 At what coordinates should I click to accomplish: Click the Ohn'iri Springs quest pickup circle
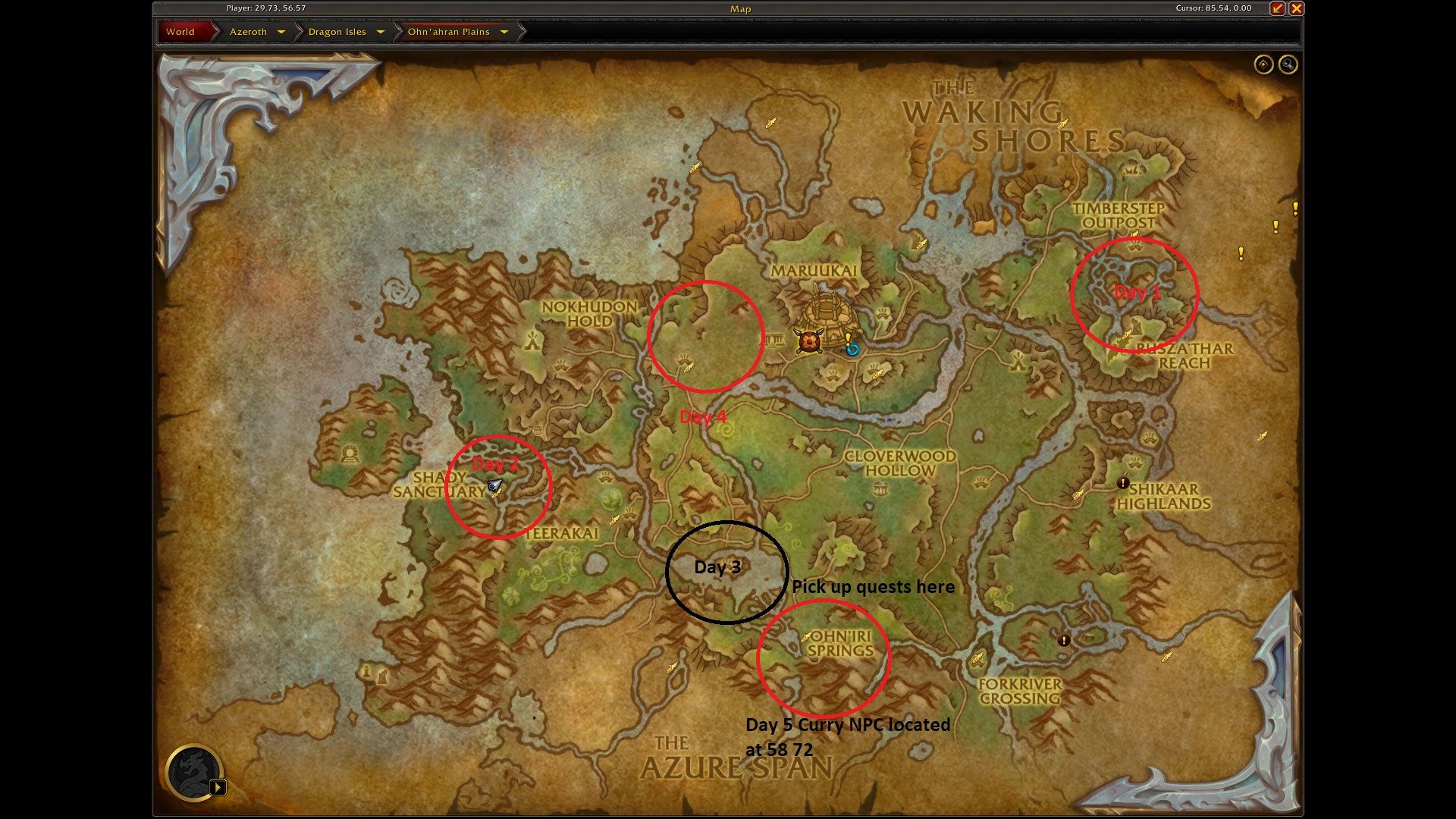(827, 656)
